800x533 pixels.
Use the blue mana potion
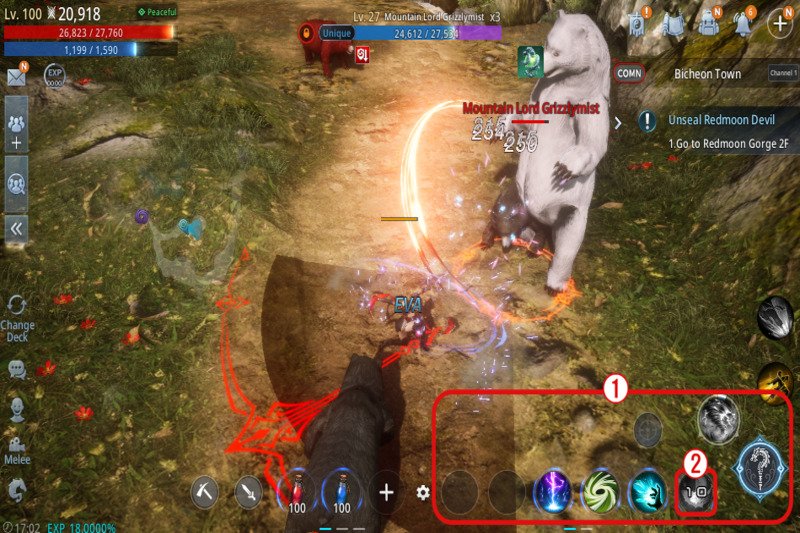point(342,491)
